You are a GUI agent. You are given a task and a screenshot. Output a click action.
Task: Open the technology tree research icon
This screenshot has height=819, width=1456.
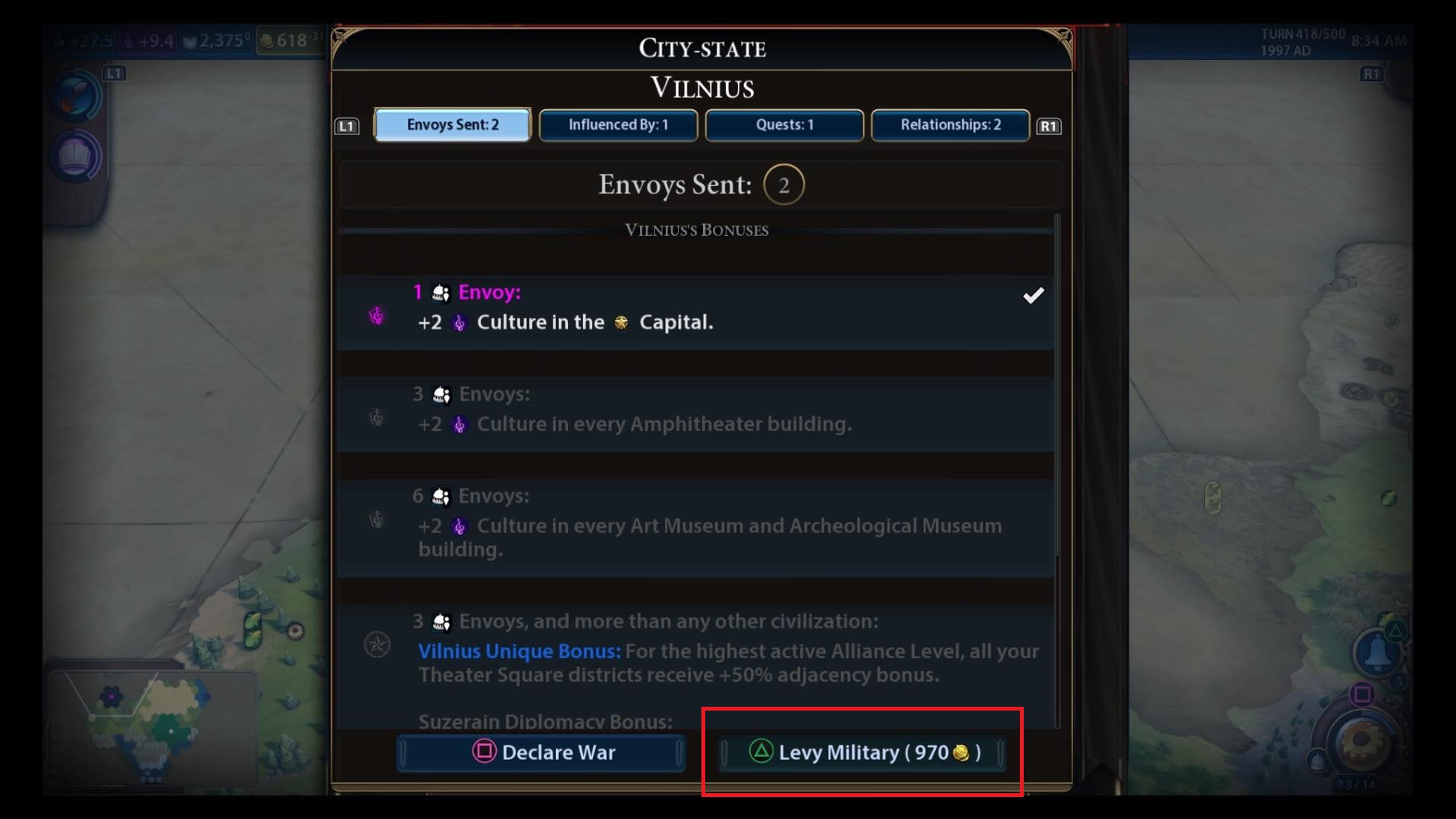tap(75, 96)
